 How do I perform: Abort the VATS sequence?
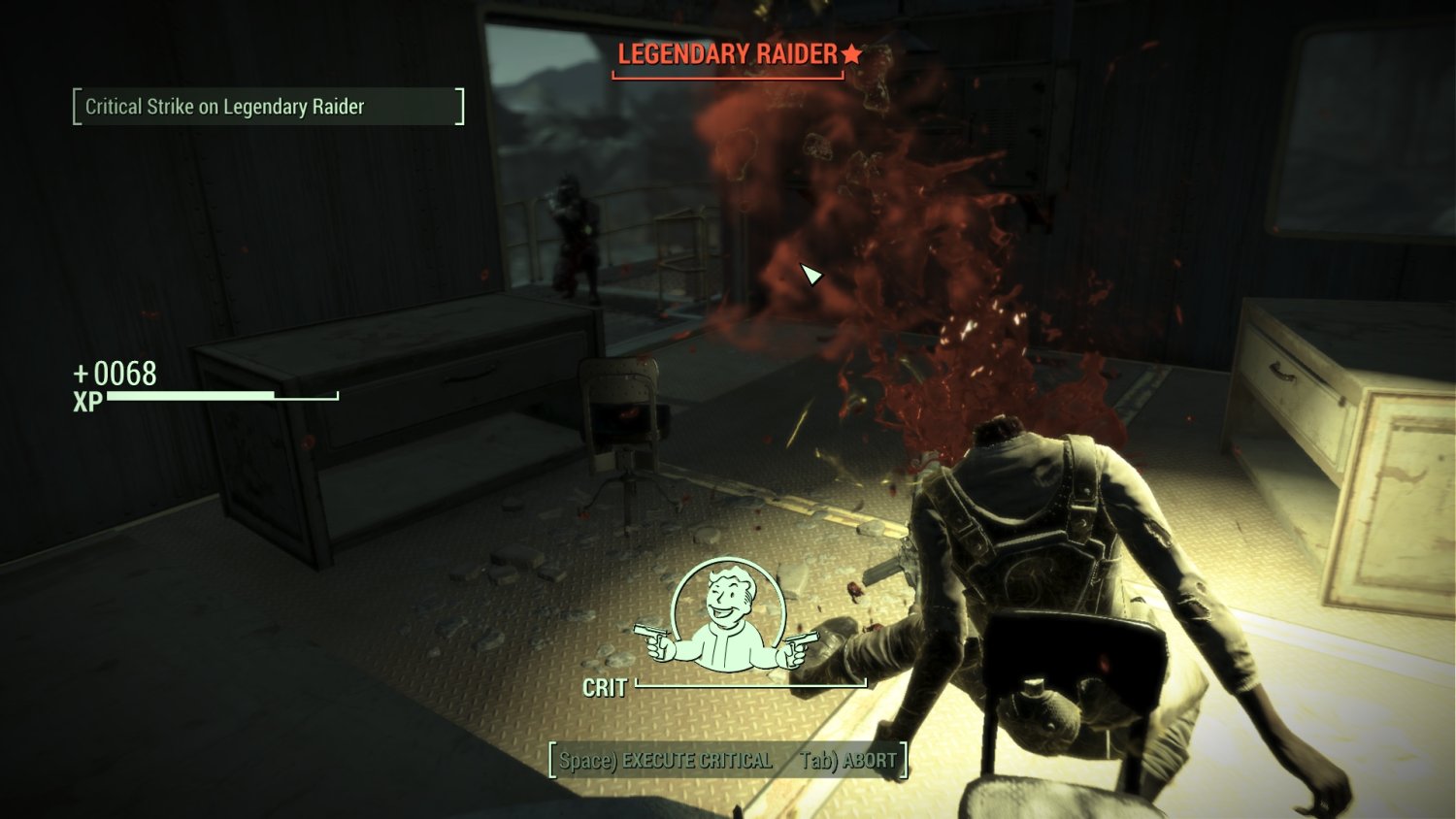click(x=848, y=760)
